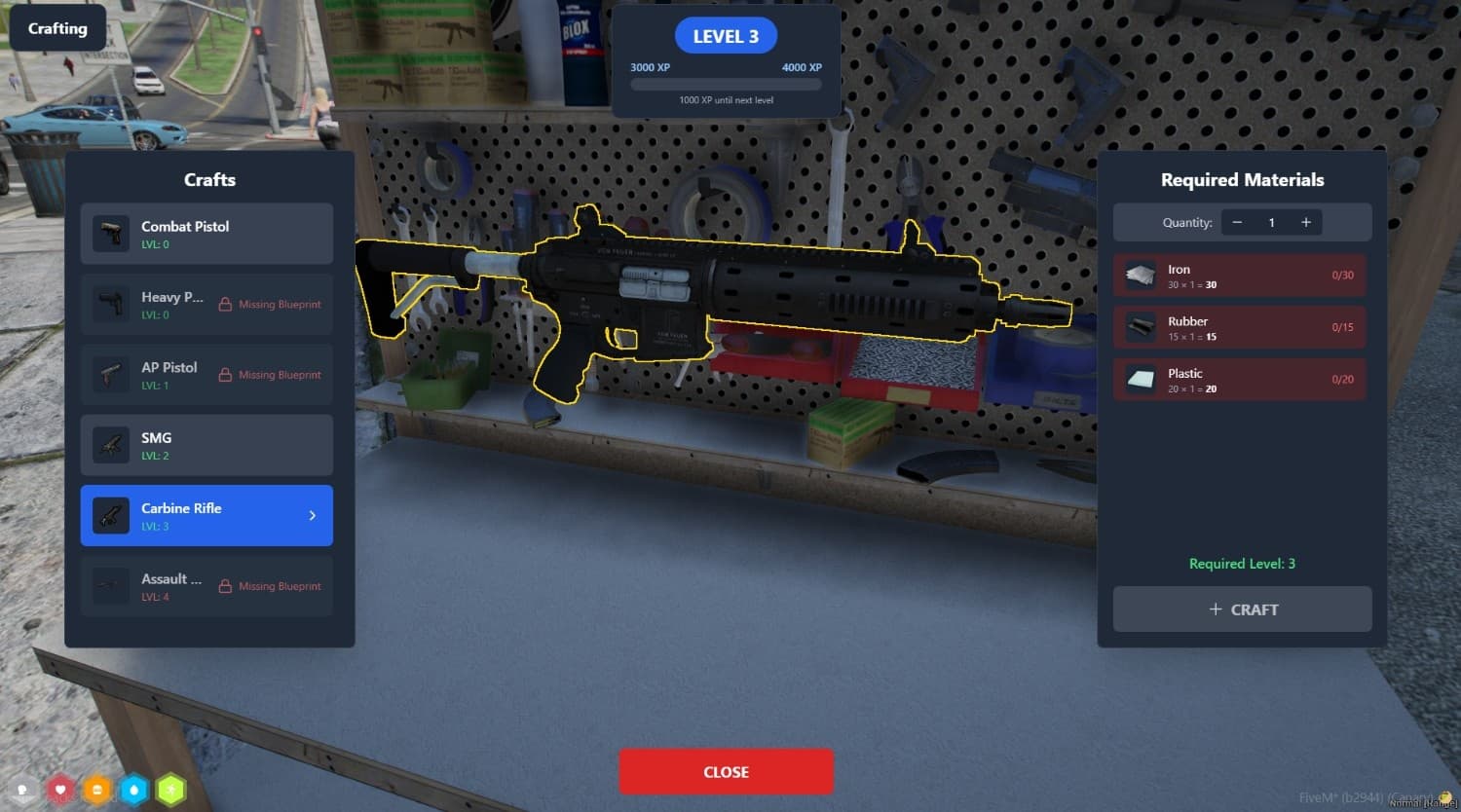Screen dimensions: 1461x812
Task: Select the Combat Pistol weapon icon
Action: (110, 234)
